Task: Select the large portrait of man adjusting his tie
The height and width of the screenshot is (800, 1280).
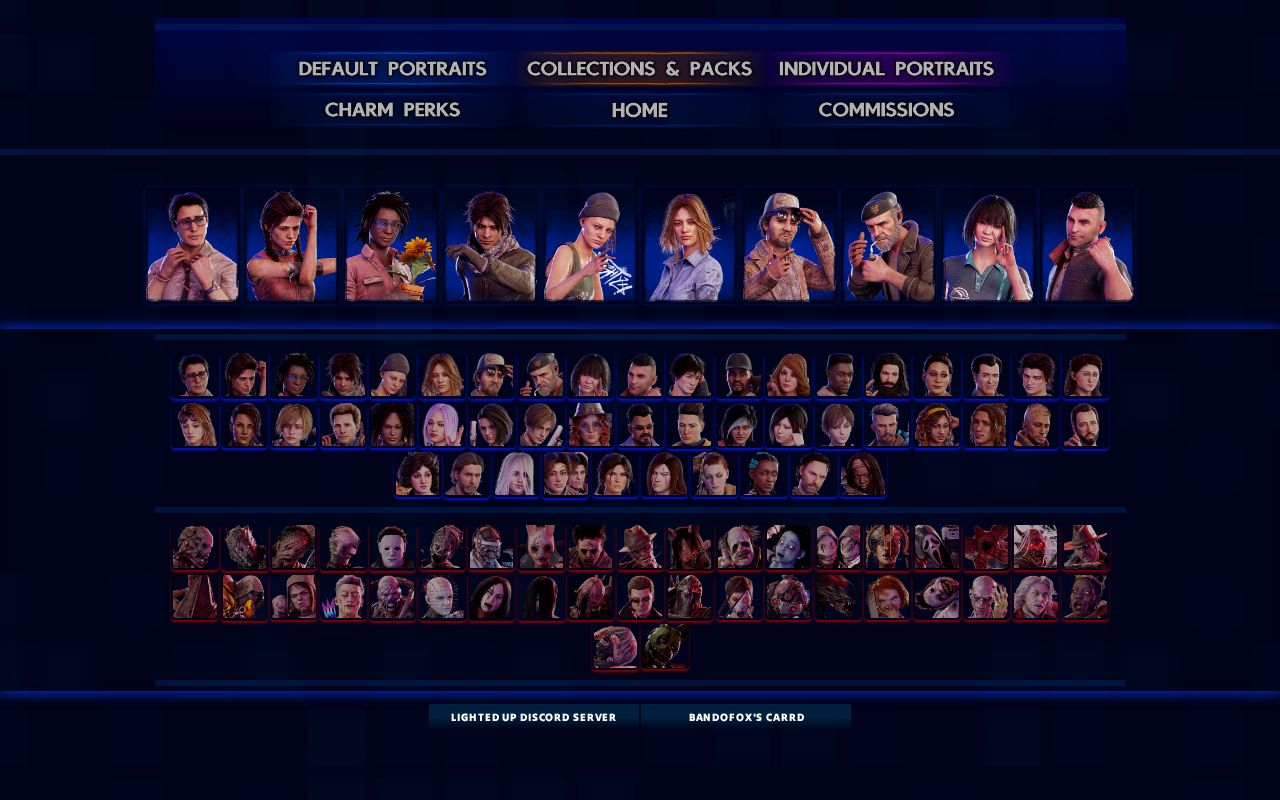Action: (x=193, y=245)
